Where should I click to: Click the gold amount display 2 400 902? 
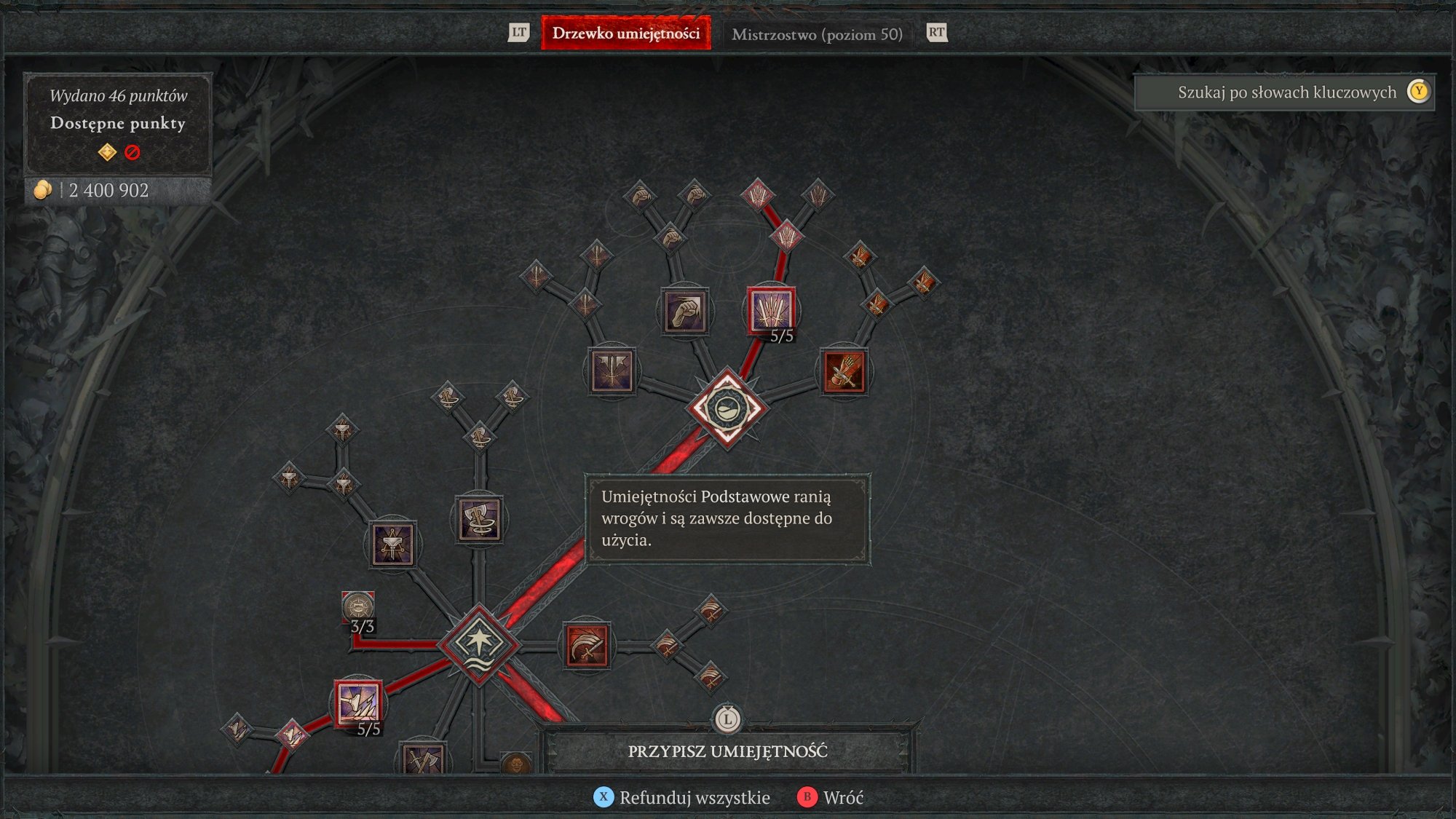(91, 191)
